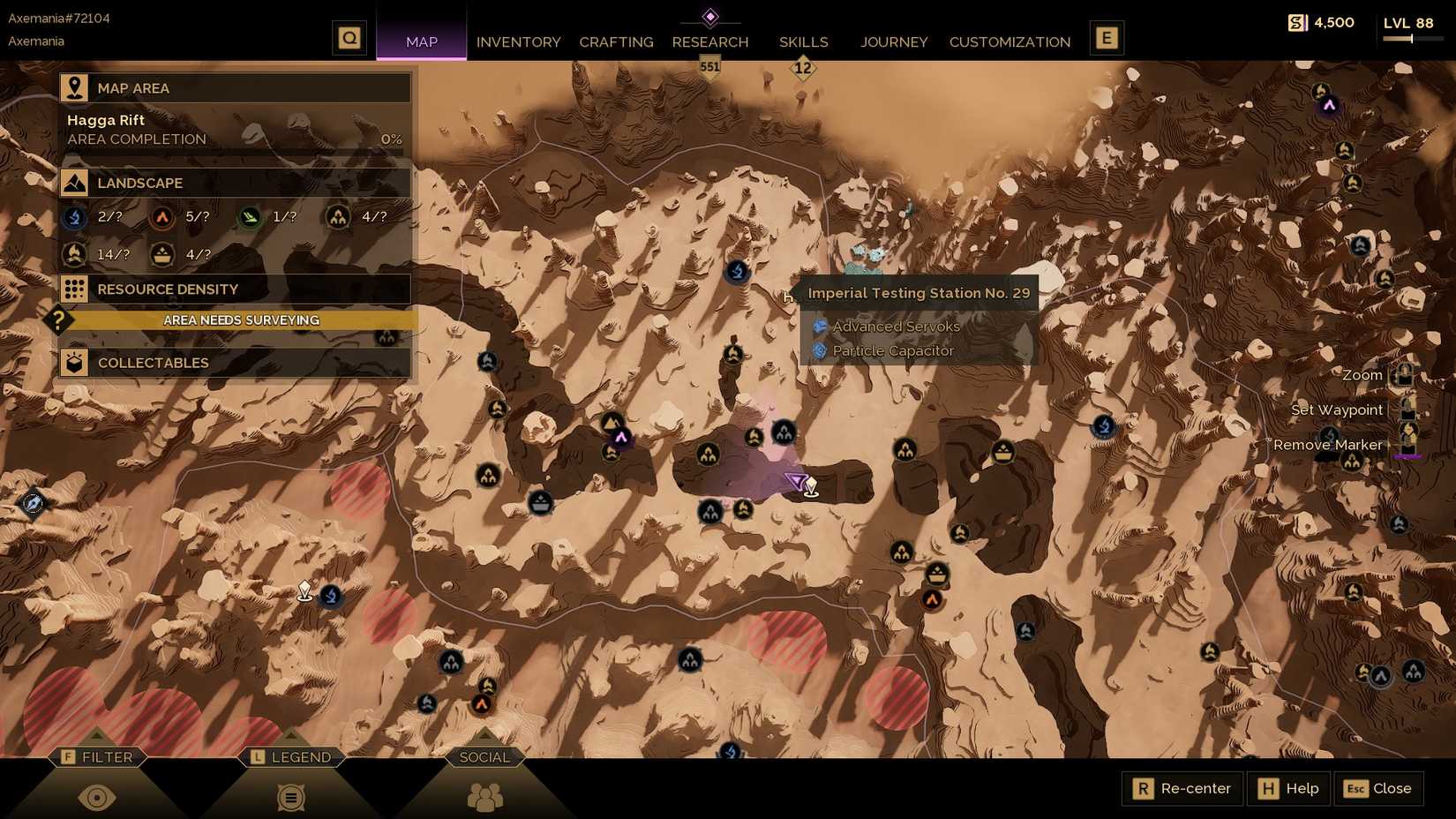Expand the Social panel chevron

pyautogui.click(x=484, y=756)
